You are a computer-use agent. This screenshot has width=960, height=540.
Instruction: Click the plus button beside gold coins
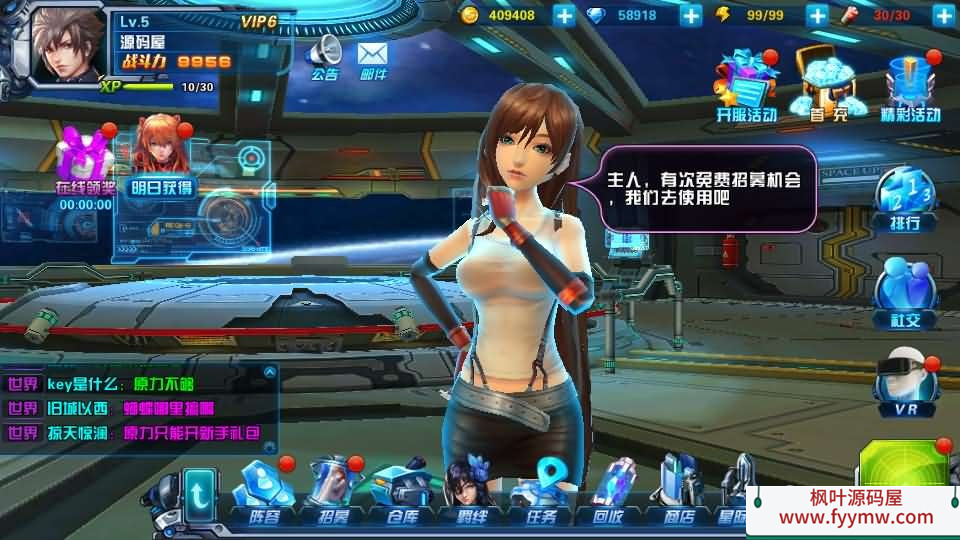coord(564,15)
